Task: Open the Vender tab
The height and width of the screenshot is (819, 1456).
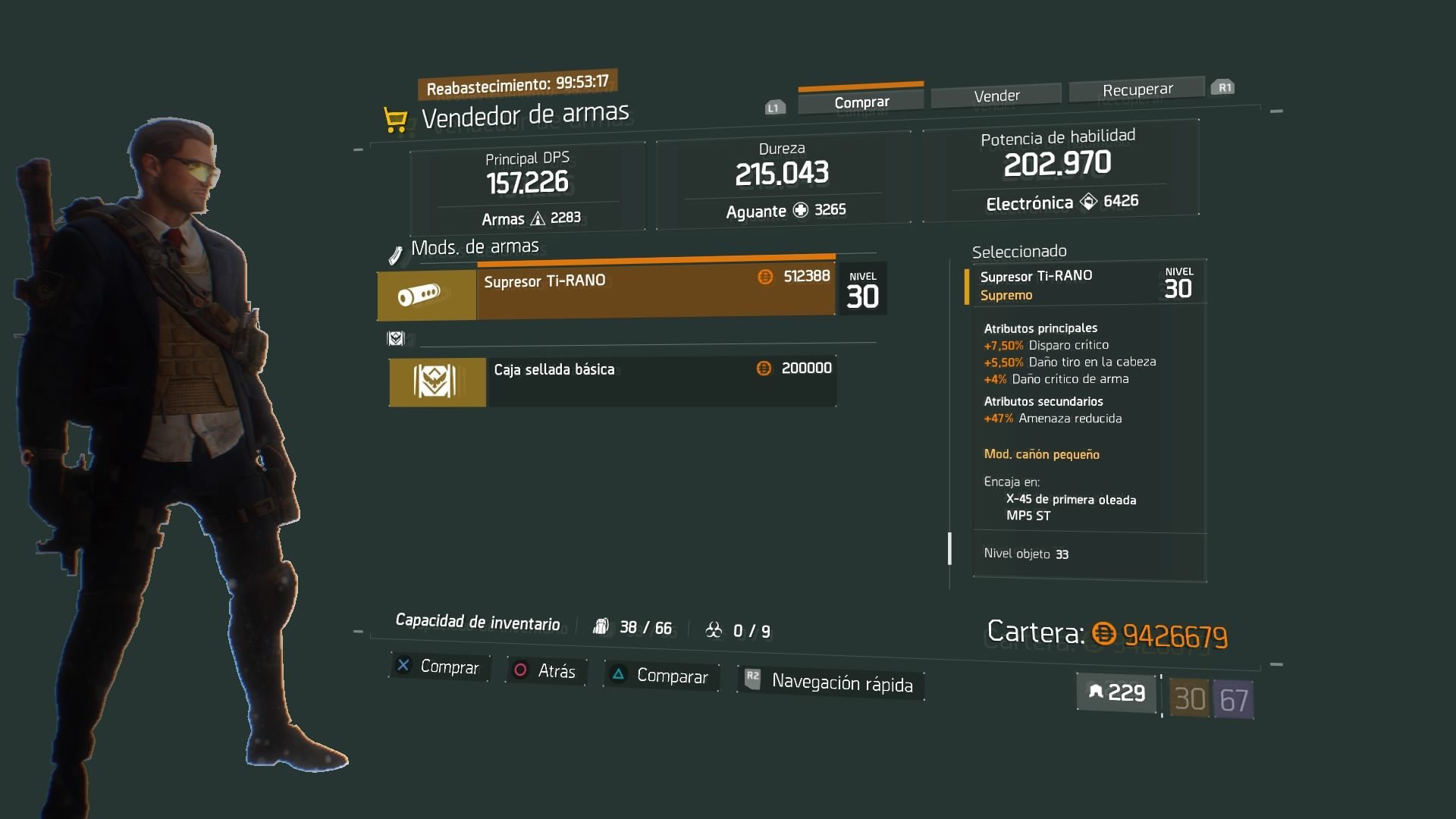Action: pyautogui.click(x=996, y=96)
